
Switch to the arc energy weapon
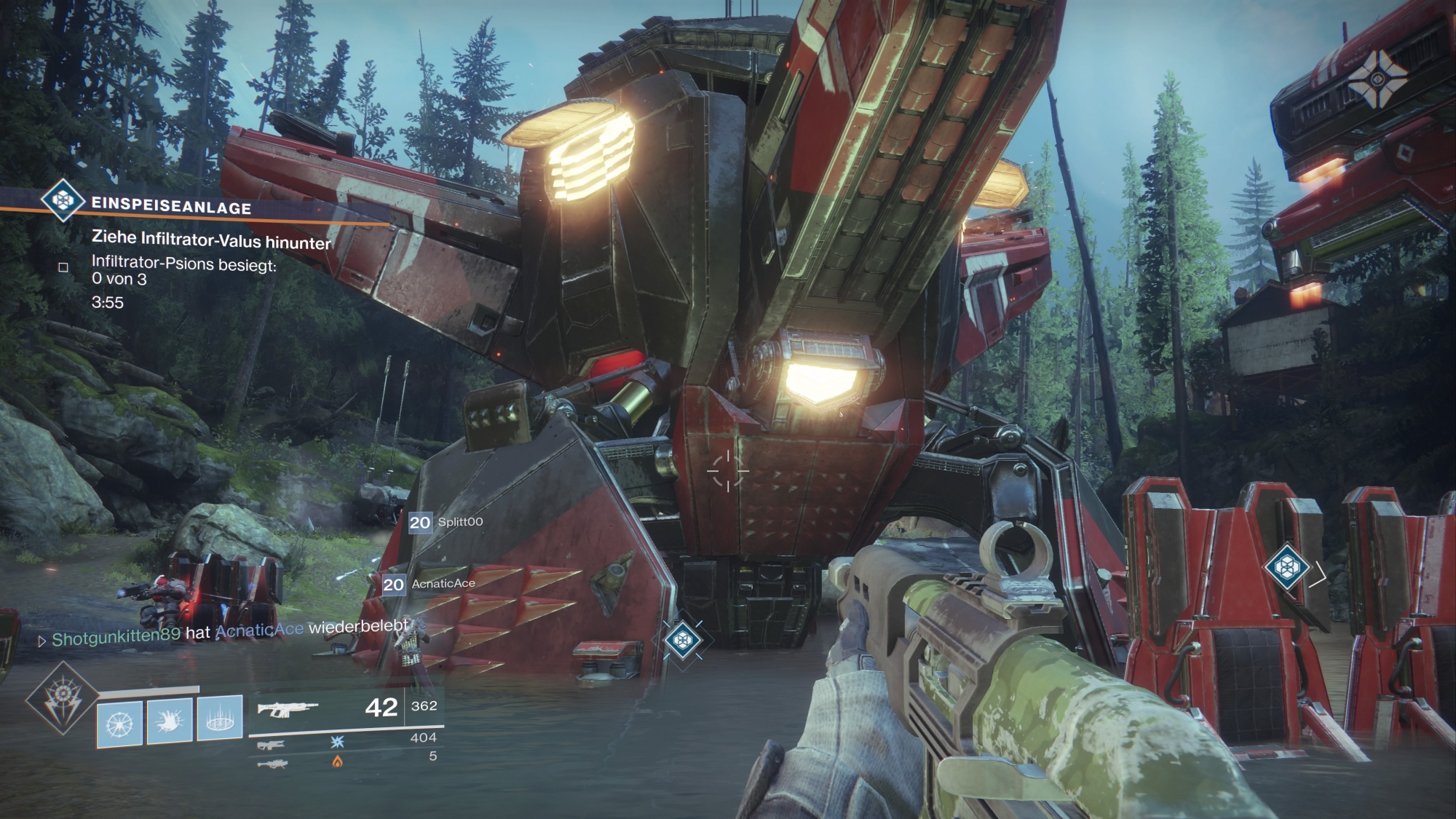click(x=271, y=745)
